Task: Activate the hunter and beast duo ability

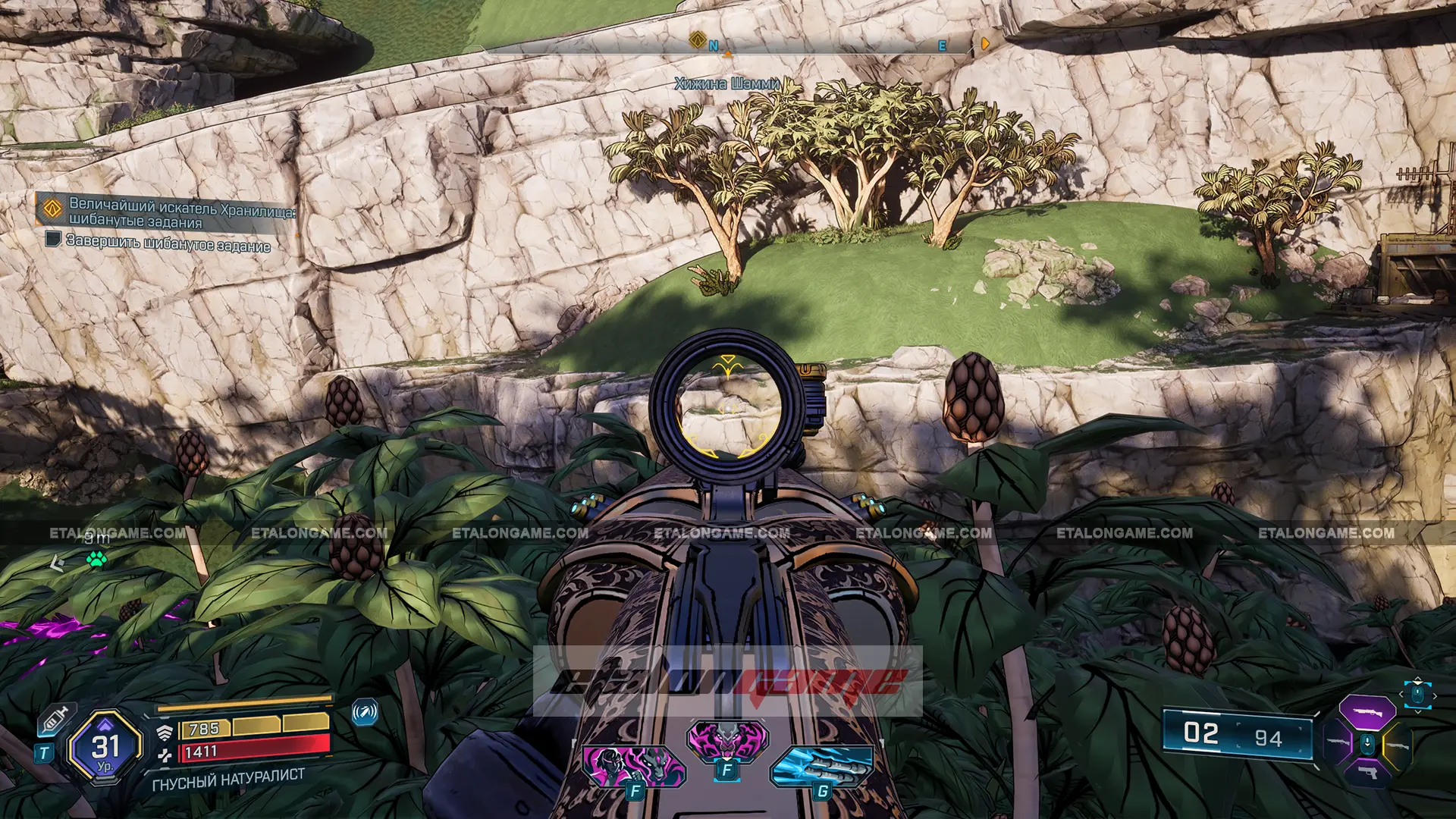Action: point(634,764)
